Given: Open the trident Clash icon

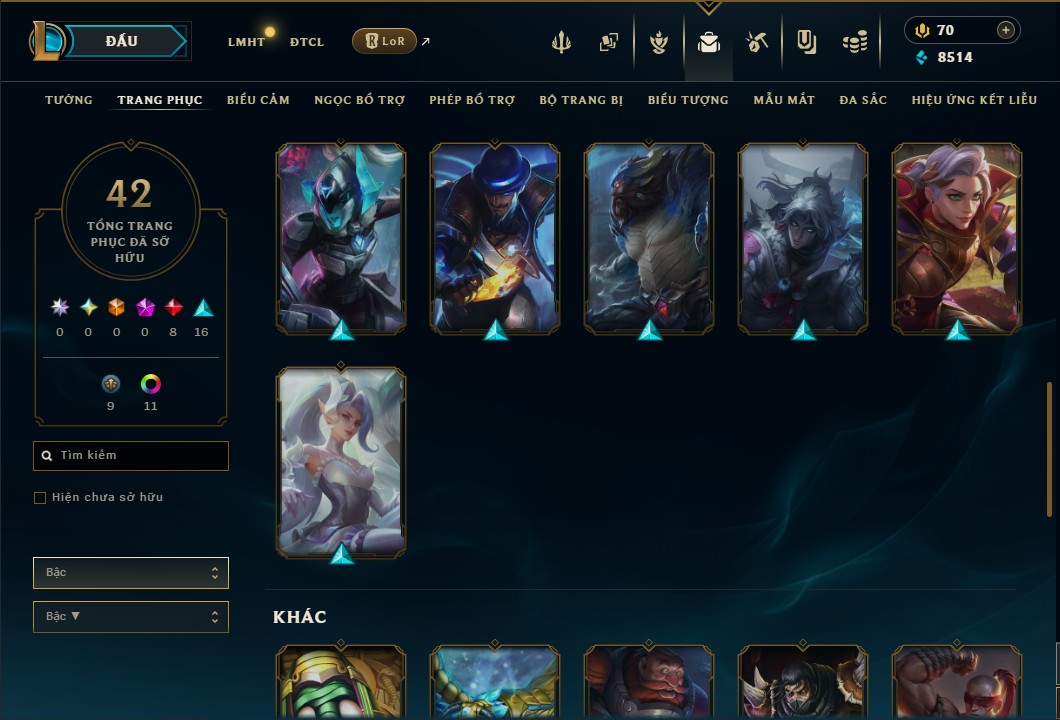Looking at the screenshot, I should [561, 42].
